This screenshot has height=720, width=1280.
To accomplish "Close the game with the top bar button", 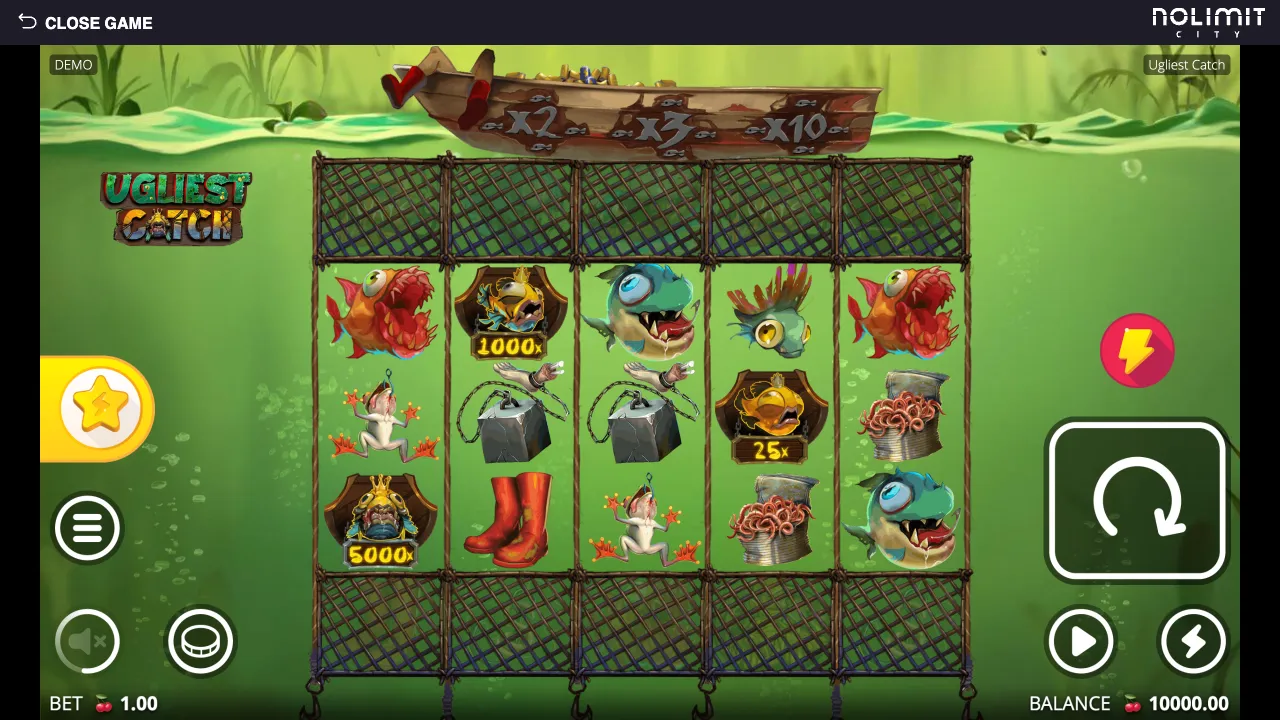I will (86, 22).
